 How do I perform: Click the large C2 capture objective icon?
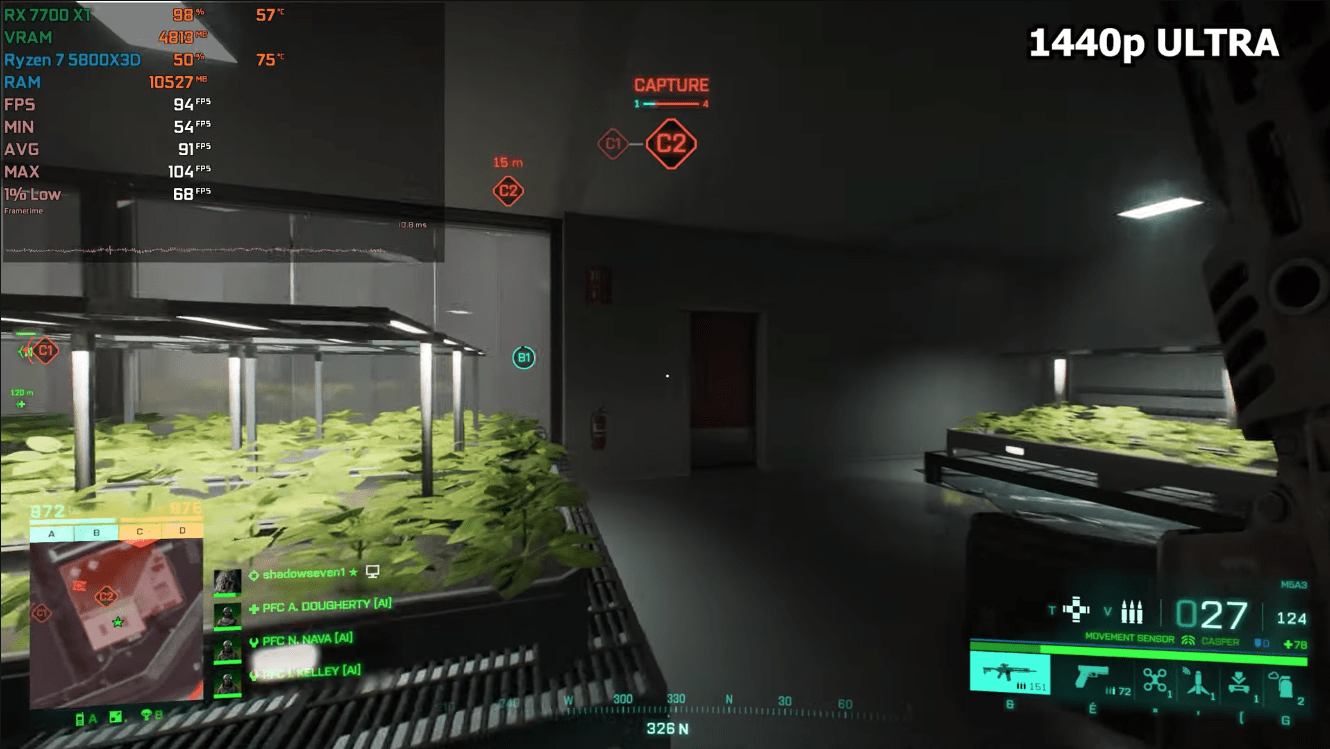pyautogui.click(x=671, y=144)
